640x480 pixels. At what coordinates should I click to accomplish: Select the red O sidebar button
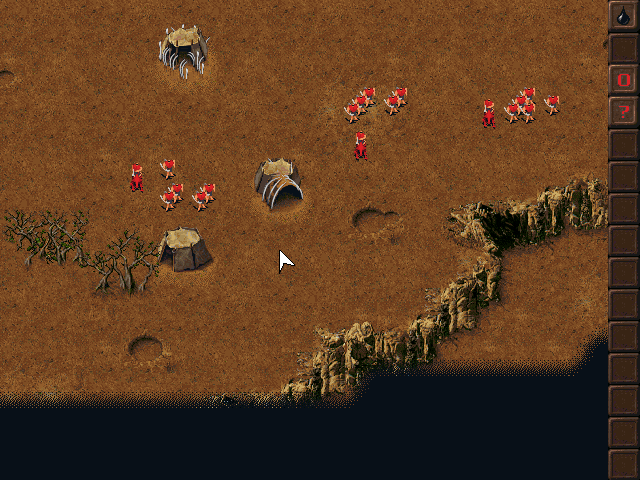tap(623, 80)
